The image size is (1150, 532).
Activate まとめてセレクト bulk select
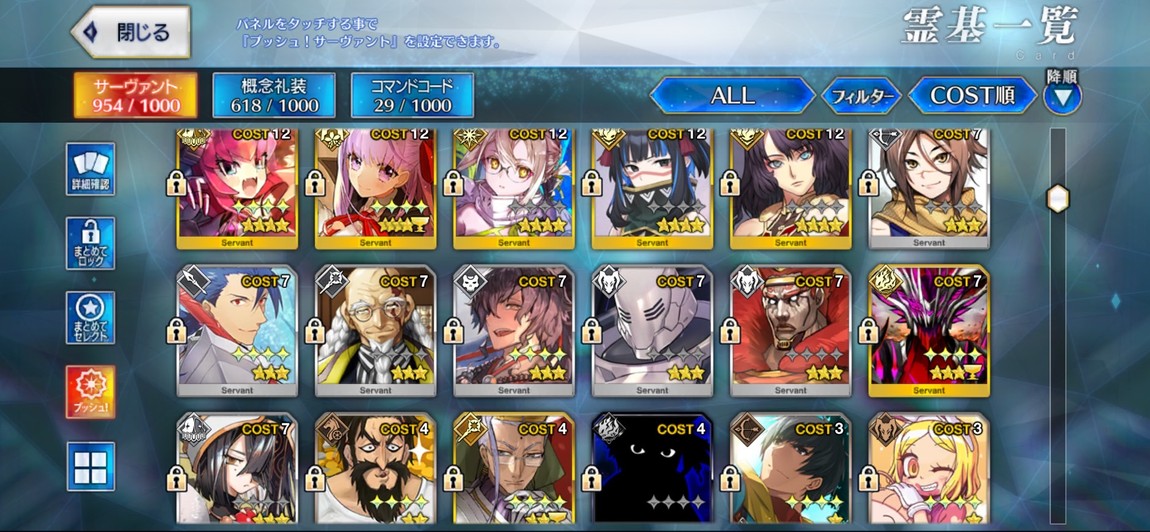tap(91, 318)
